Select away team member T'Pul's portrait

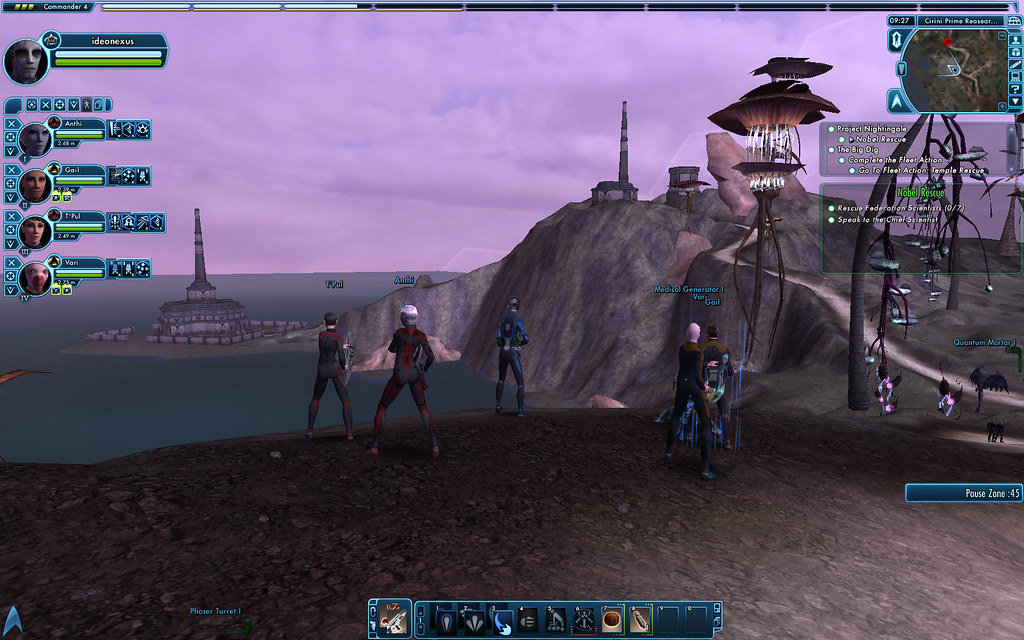click(x=35, y=231)
